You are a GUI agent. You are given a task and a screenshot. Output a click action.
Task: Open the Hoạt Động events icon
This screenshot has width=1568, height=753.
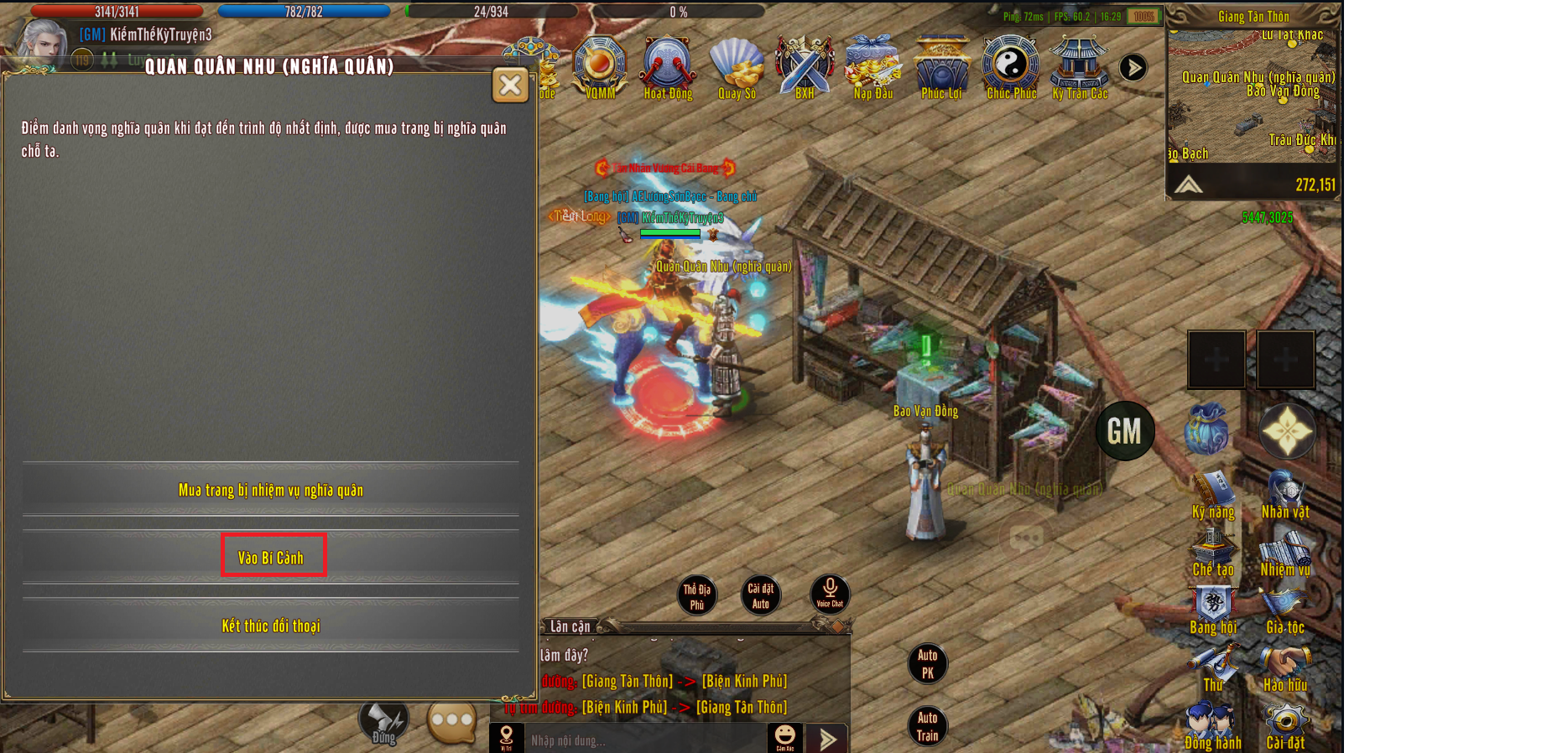(668, 66)
